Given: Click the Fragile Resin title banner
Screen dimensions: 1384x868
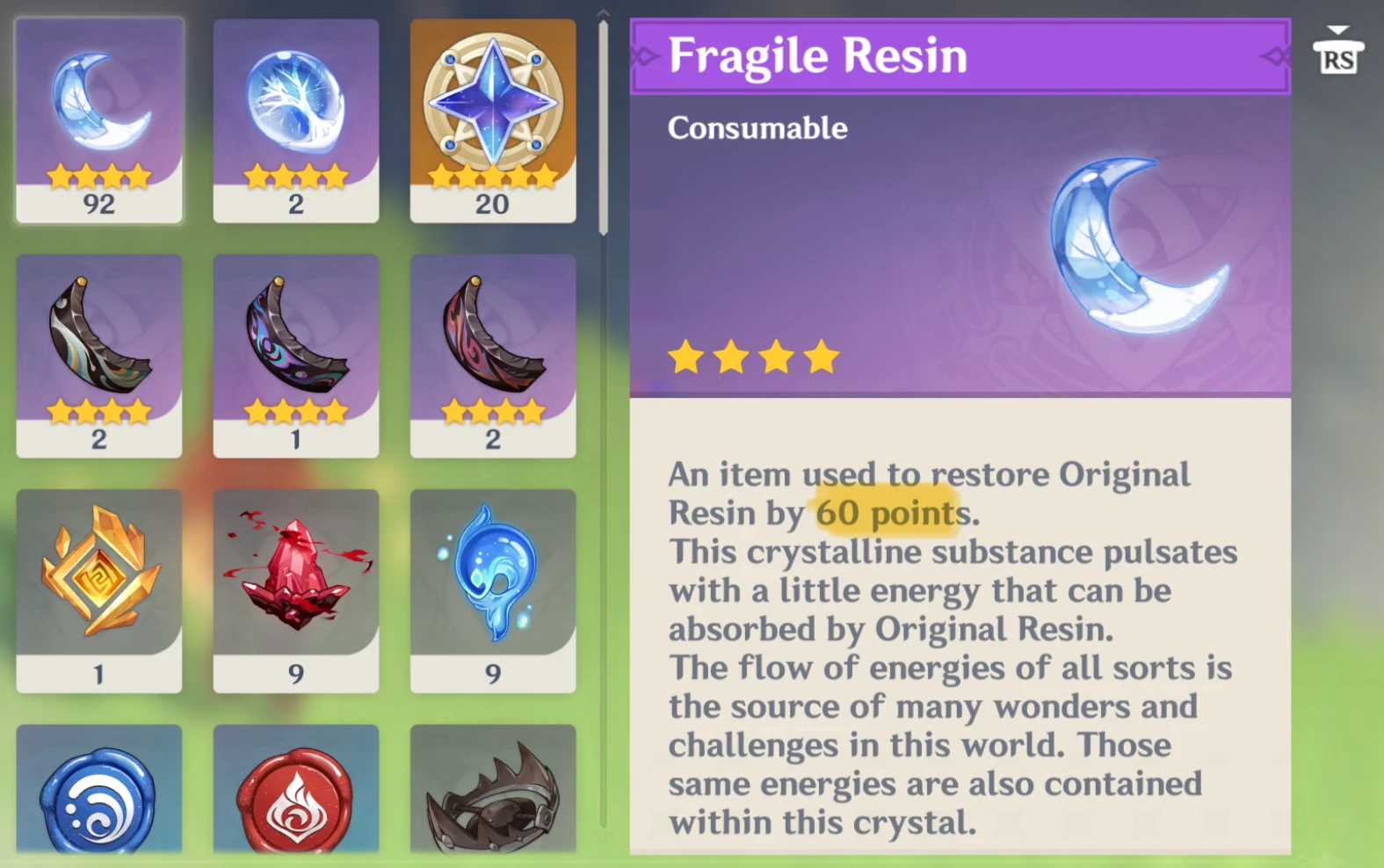Looking at the screenshot, I should tap(958, 57).
